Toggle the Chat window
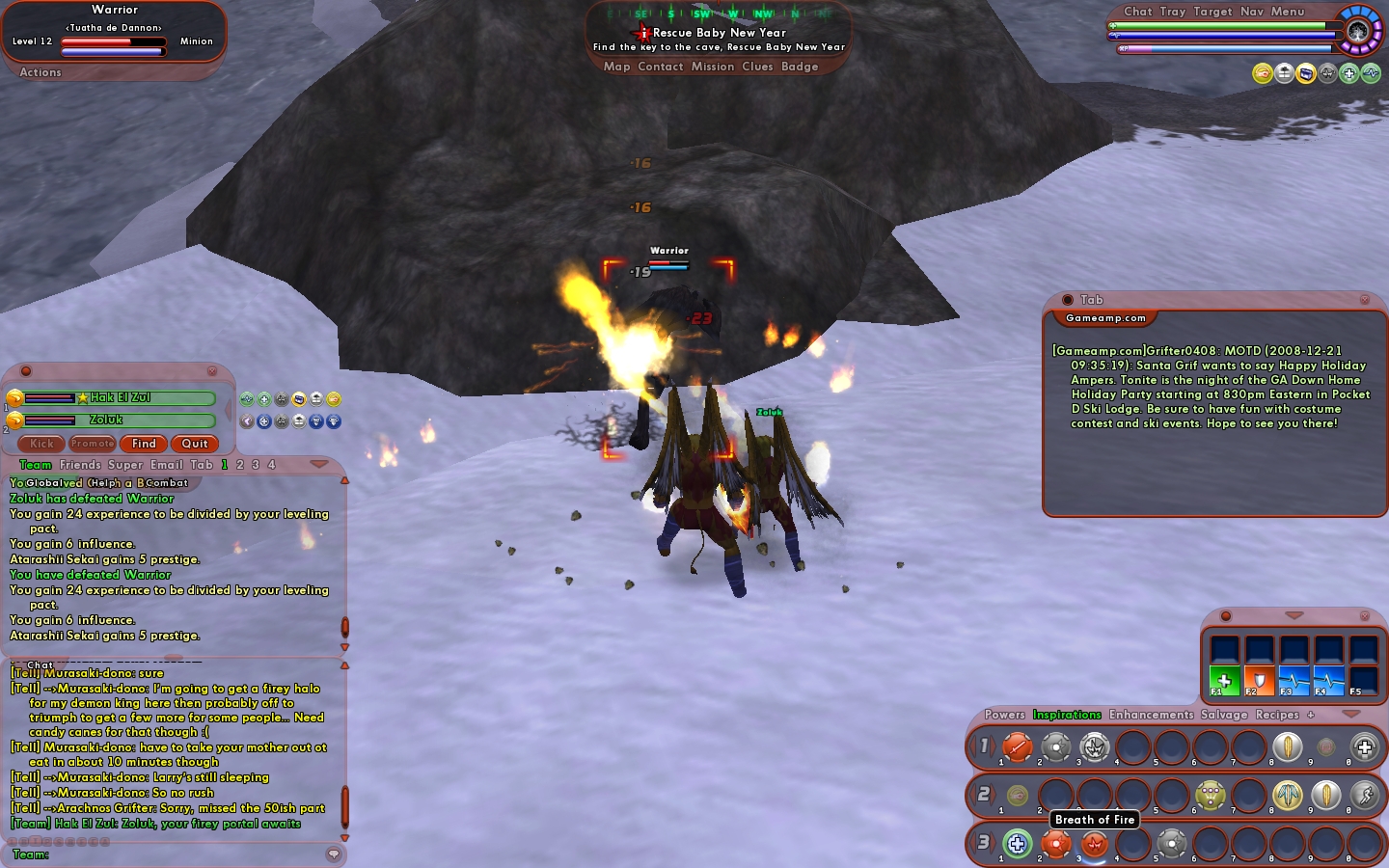 (x=1138, y=12)
